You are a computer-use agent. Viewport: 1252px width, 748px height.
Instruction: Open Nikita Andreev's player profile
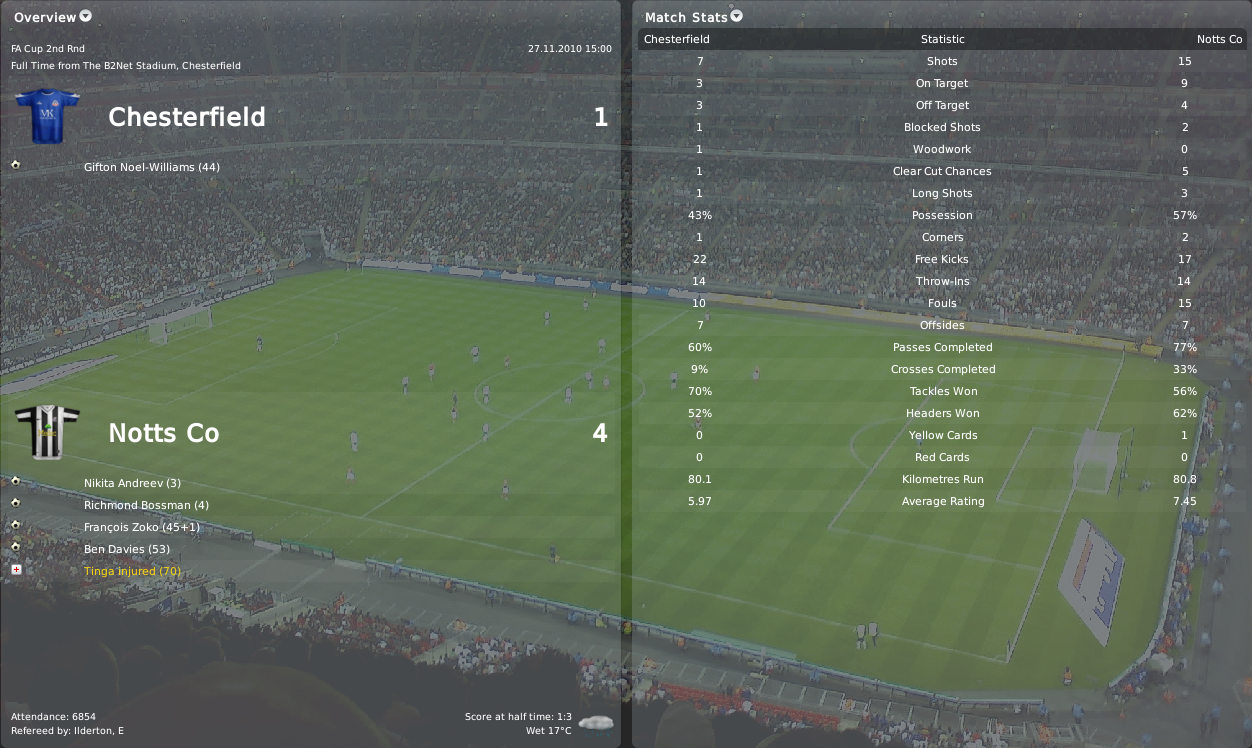pyautogui.click(x=132, y=483)
